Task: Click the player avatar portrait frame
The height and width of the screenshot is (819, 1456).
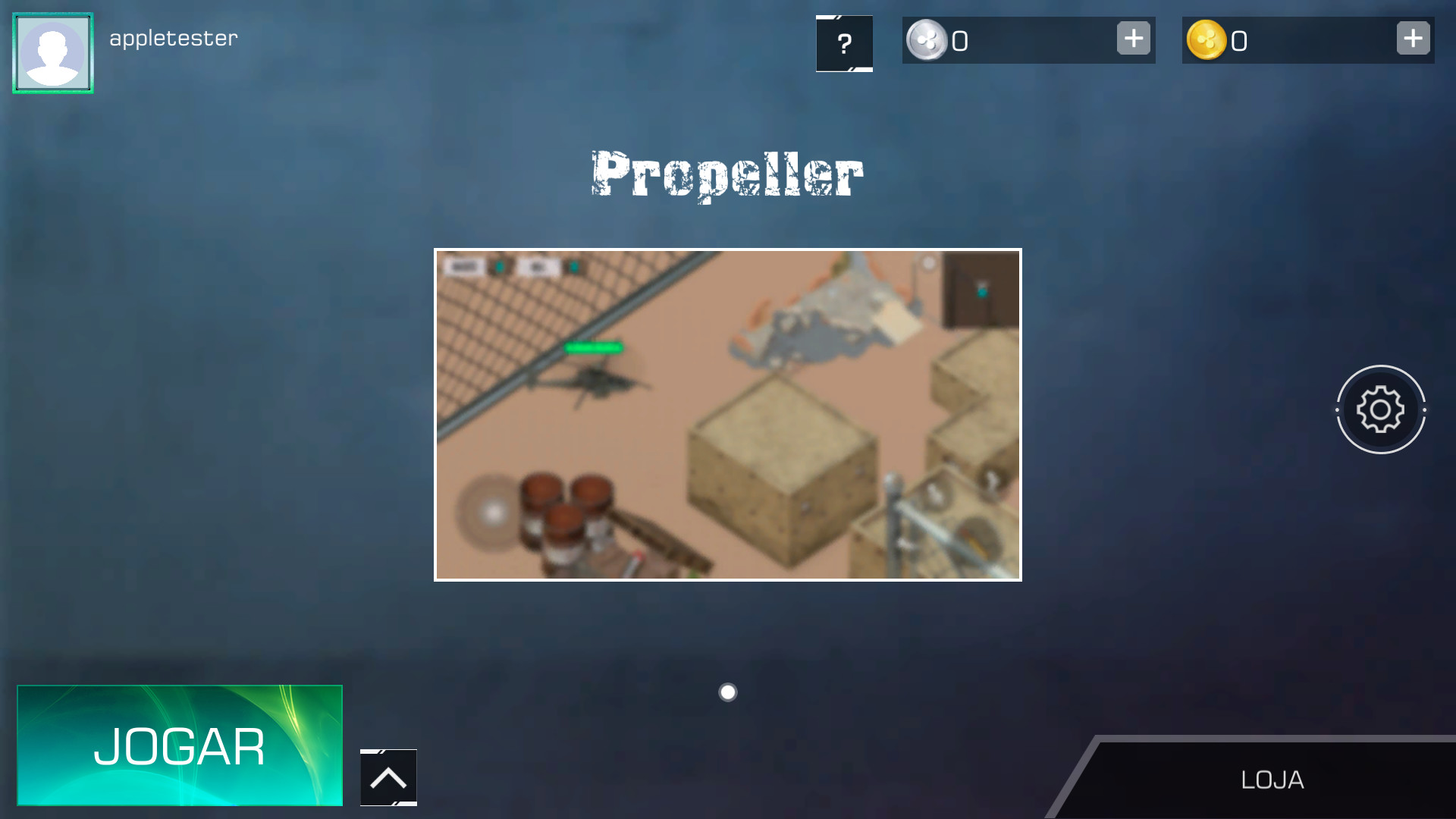Action: [52, 52]
